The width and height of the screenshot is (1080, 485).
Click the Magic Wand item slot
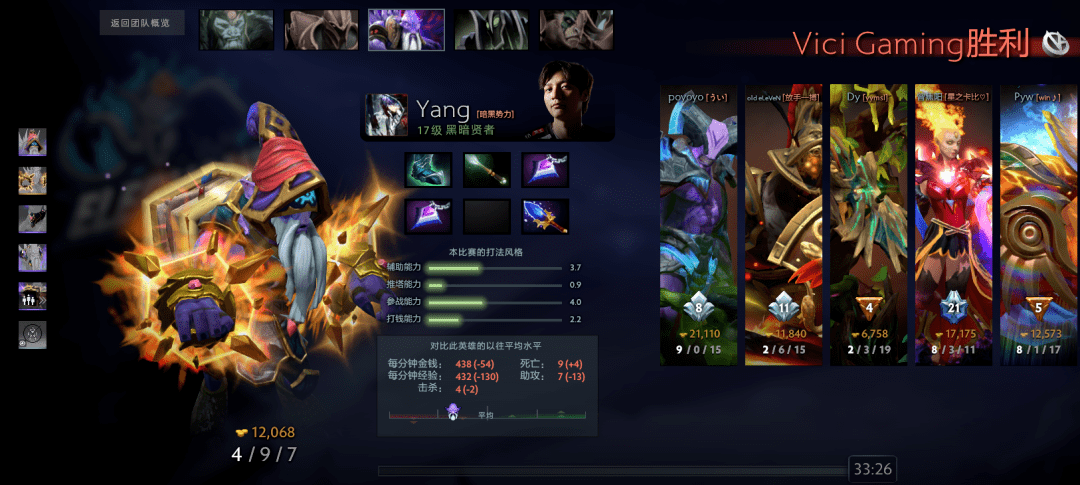point(487,169)
